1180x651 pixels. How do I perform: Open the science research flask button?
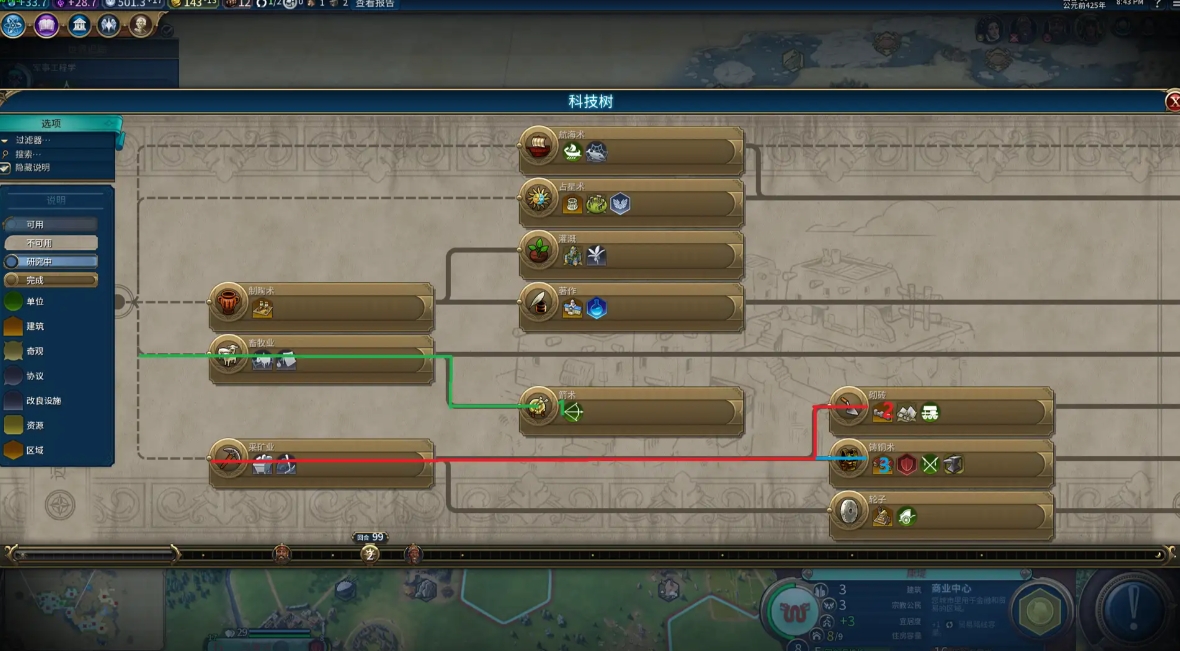point(13,26)
